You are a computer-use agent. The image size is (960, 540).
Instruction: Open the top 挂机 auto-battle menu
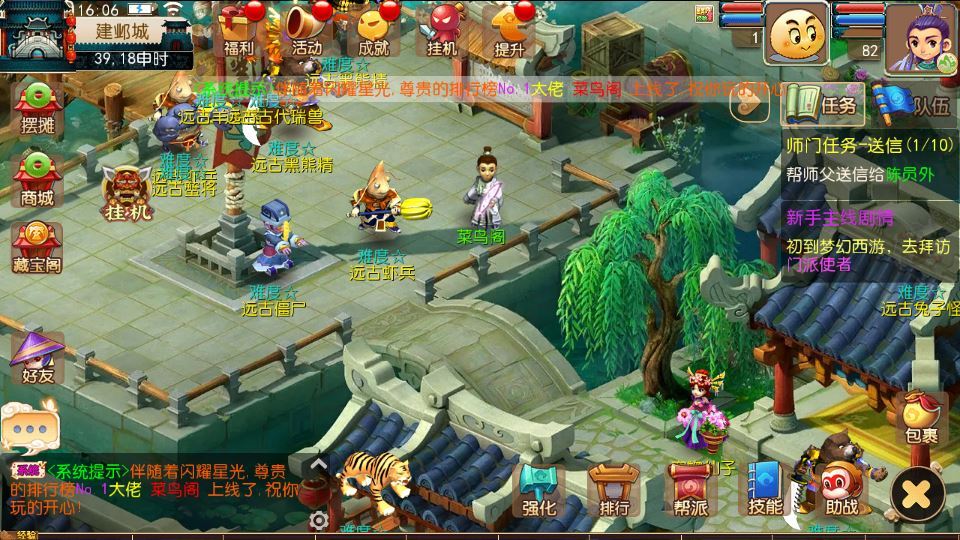[441, 28]
